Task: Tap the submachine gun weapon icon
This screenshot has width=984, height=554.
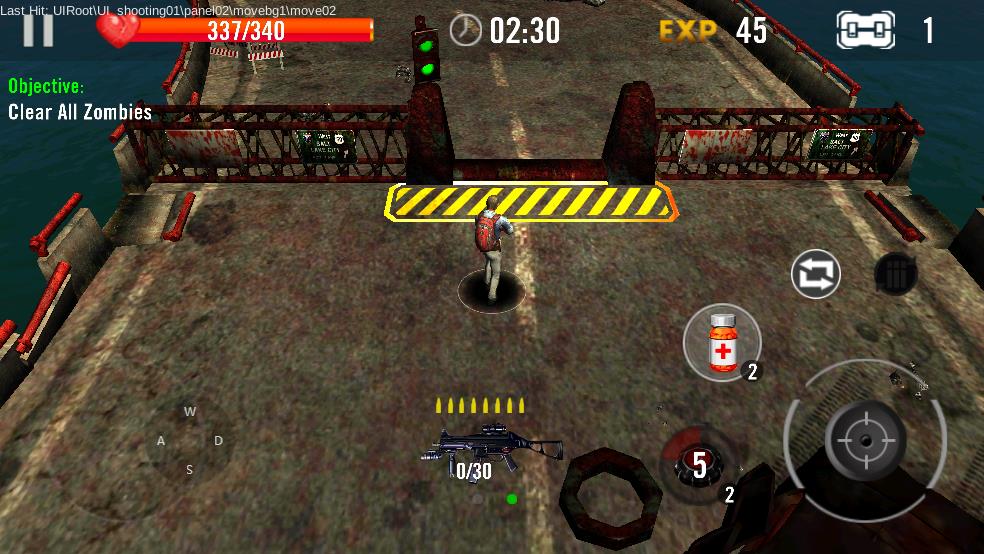Action: pos(492,447)
